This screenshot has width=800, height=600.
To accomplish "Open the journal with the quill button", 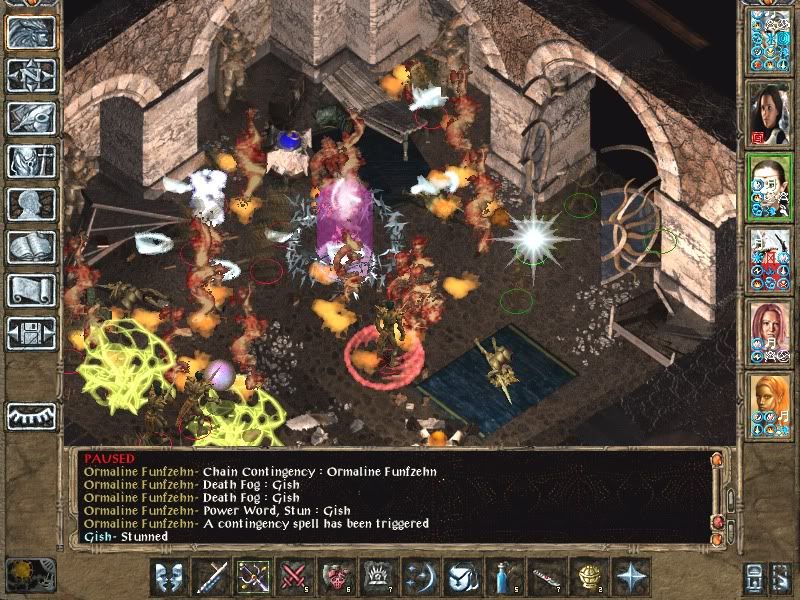I will tap(31, 117).
